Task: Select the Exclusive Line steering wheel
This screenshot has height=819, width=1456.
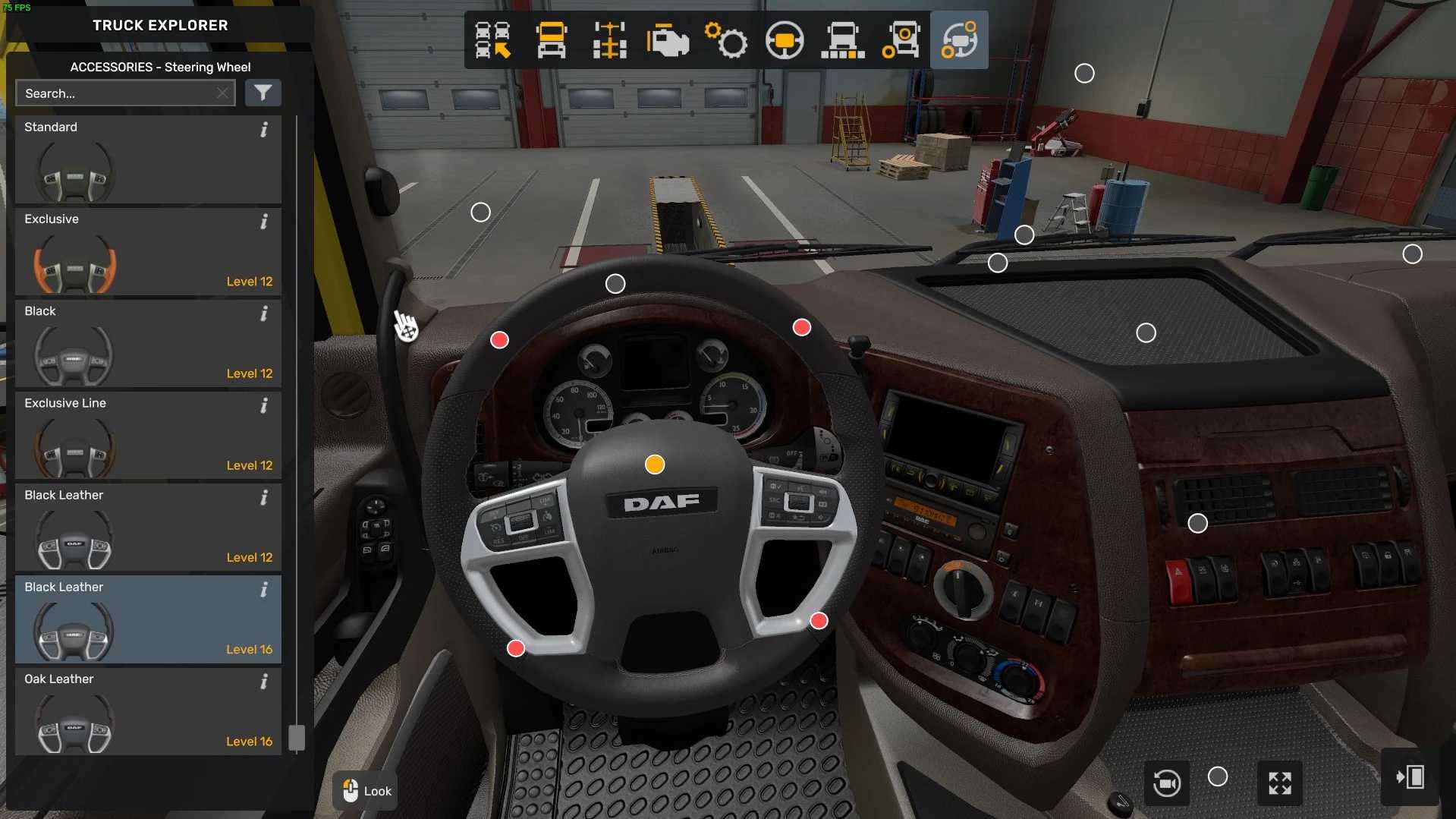Action: [148, 436]
